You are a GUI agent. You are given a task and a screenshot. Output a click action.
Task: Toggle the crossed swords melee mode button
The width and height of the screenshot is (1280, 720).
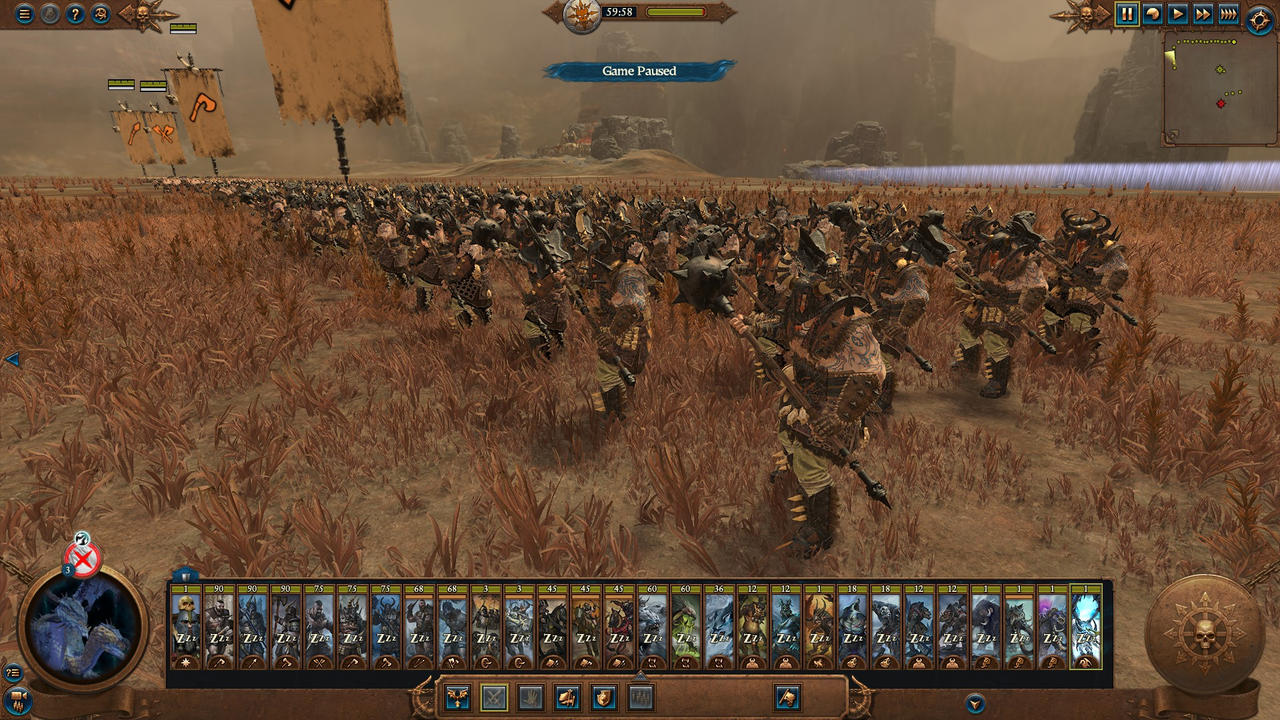494,697
